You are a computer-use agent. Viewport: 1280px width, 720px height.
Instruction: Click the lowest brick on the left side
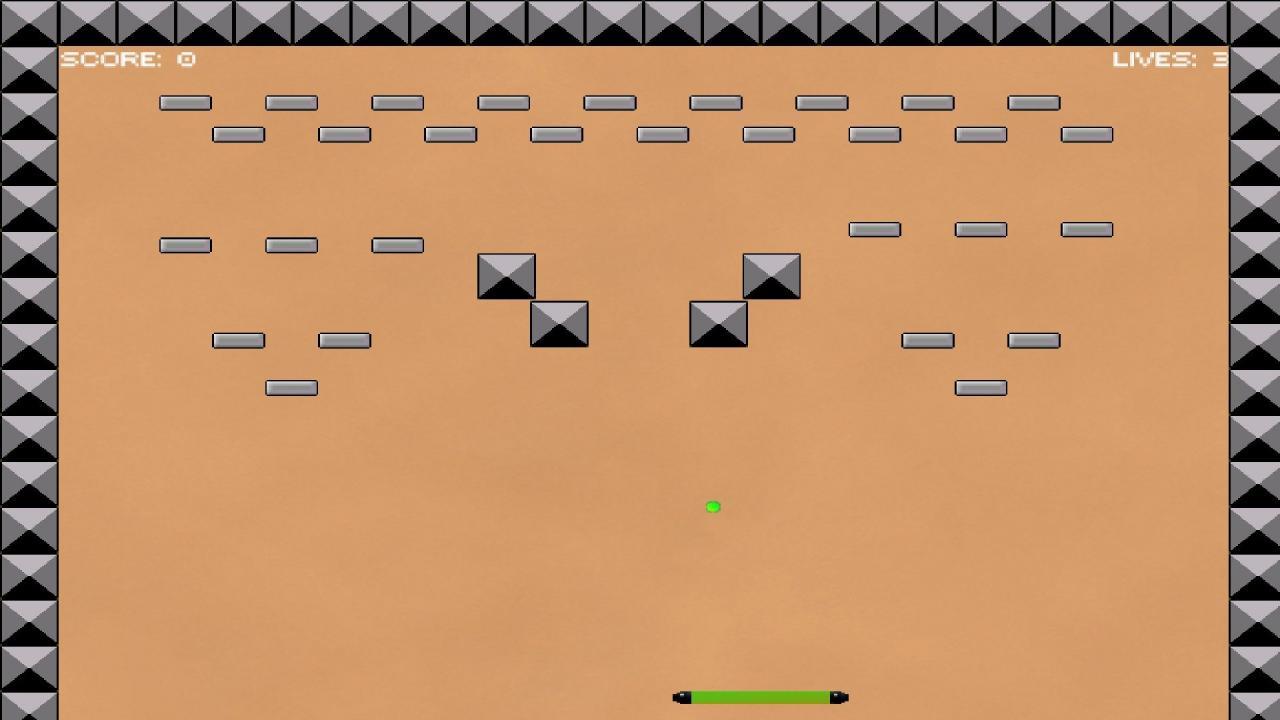click(290, 387)
